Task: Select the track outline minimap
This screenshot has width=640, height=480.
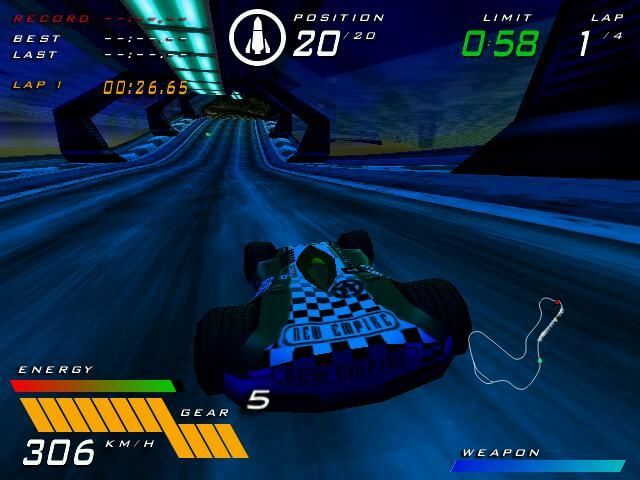Action: click(516, 341)
